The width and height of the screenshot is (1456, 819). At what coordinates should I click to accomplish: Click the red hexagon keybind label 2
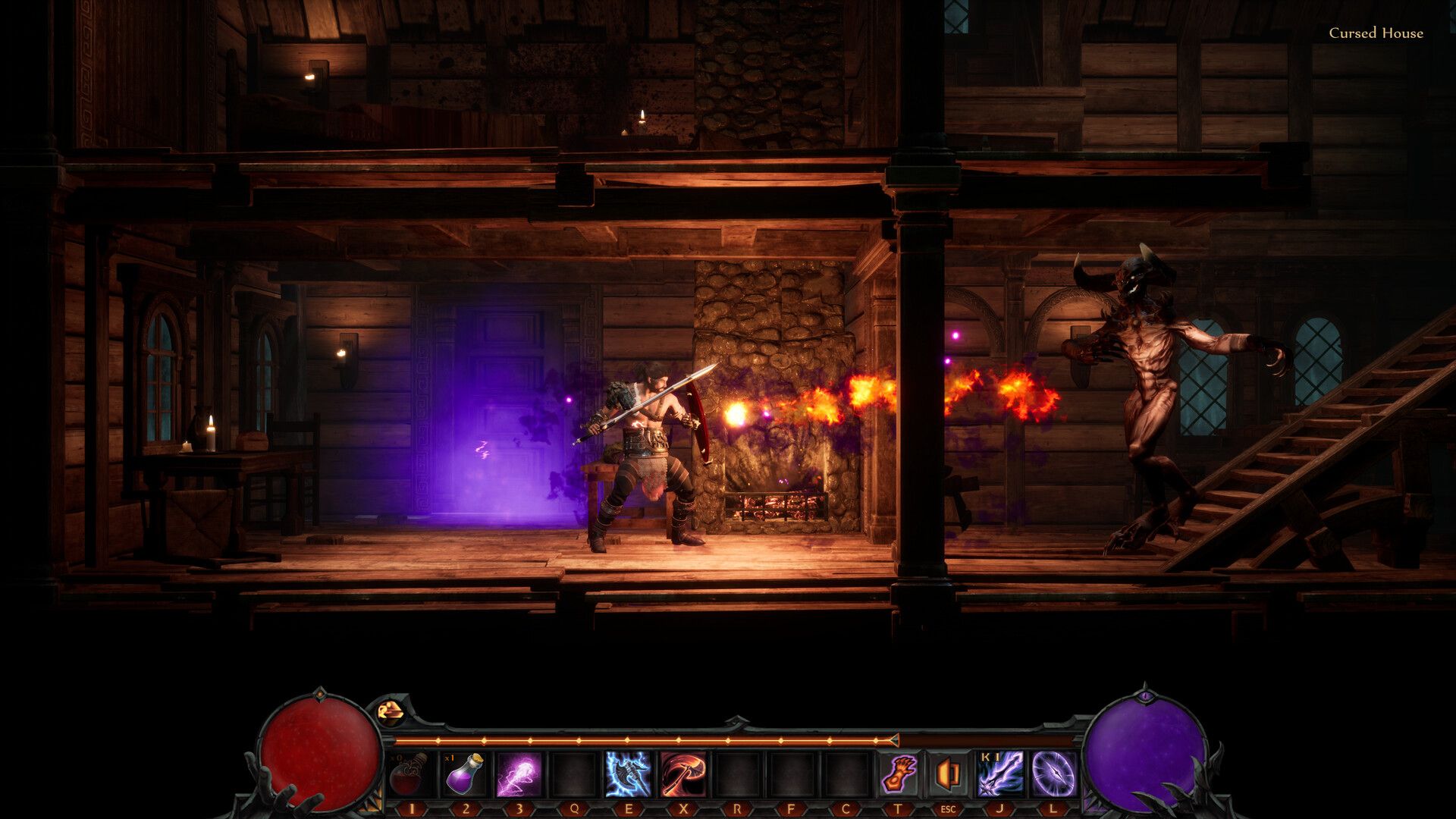pyautogui.click(x=466, y=810)
